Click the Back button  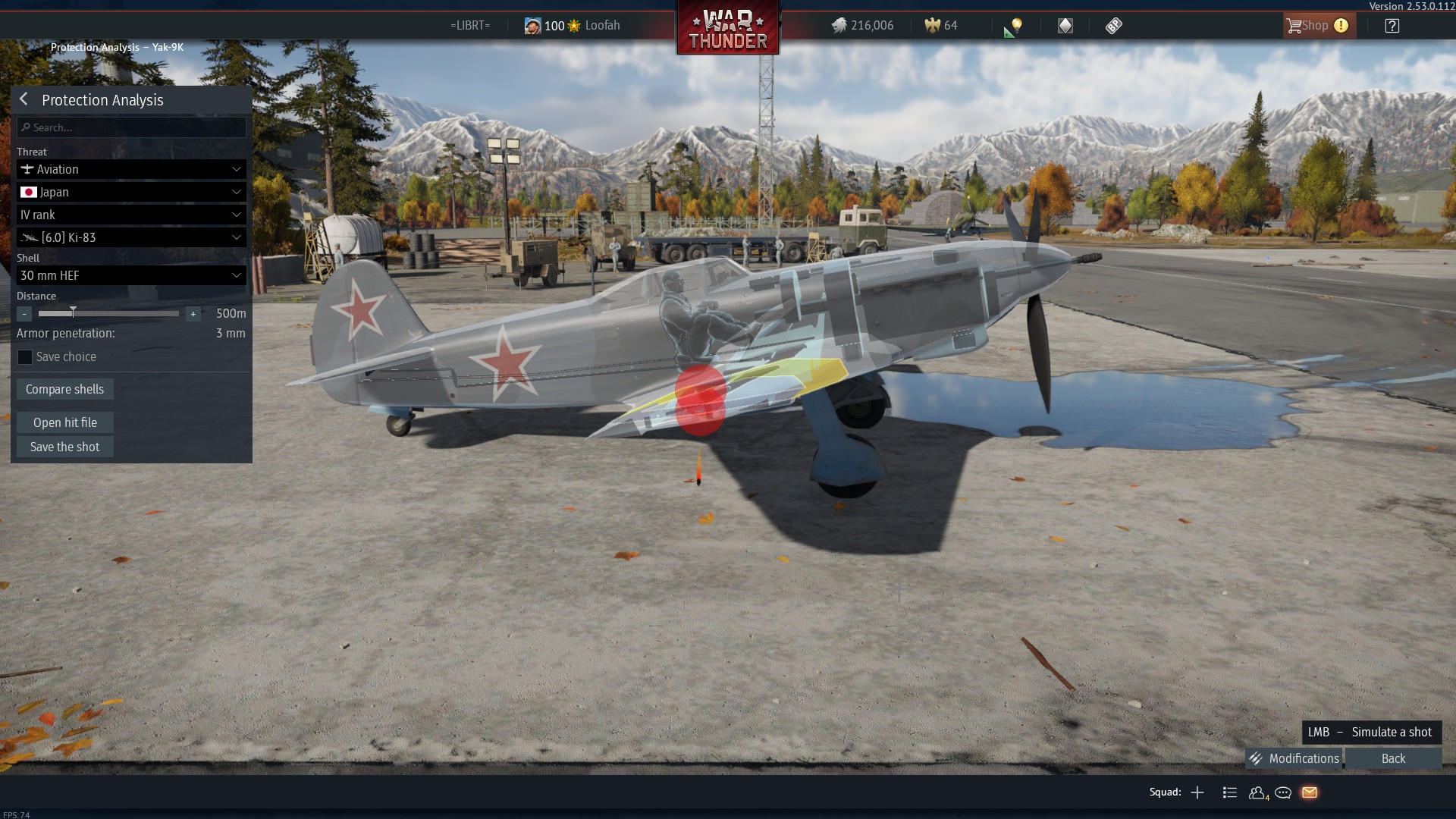1393,758
